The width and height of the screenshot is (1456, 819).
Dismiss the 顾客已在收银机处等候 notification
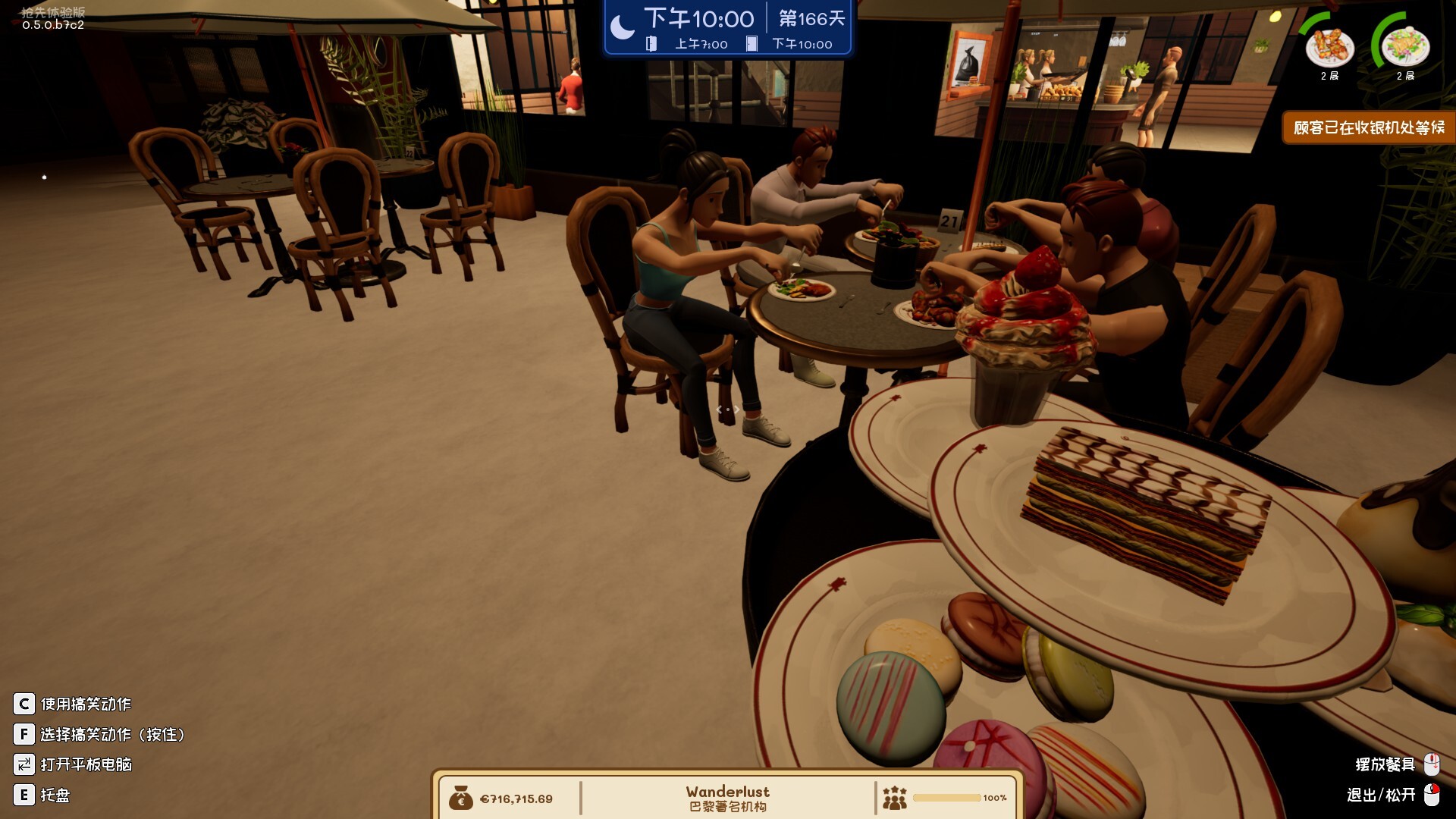point(1369,127)
